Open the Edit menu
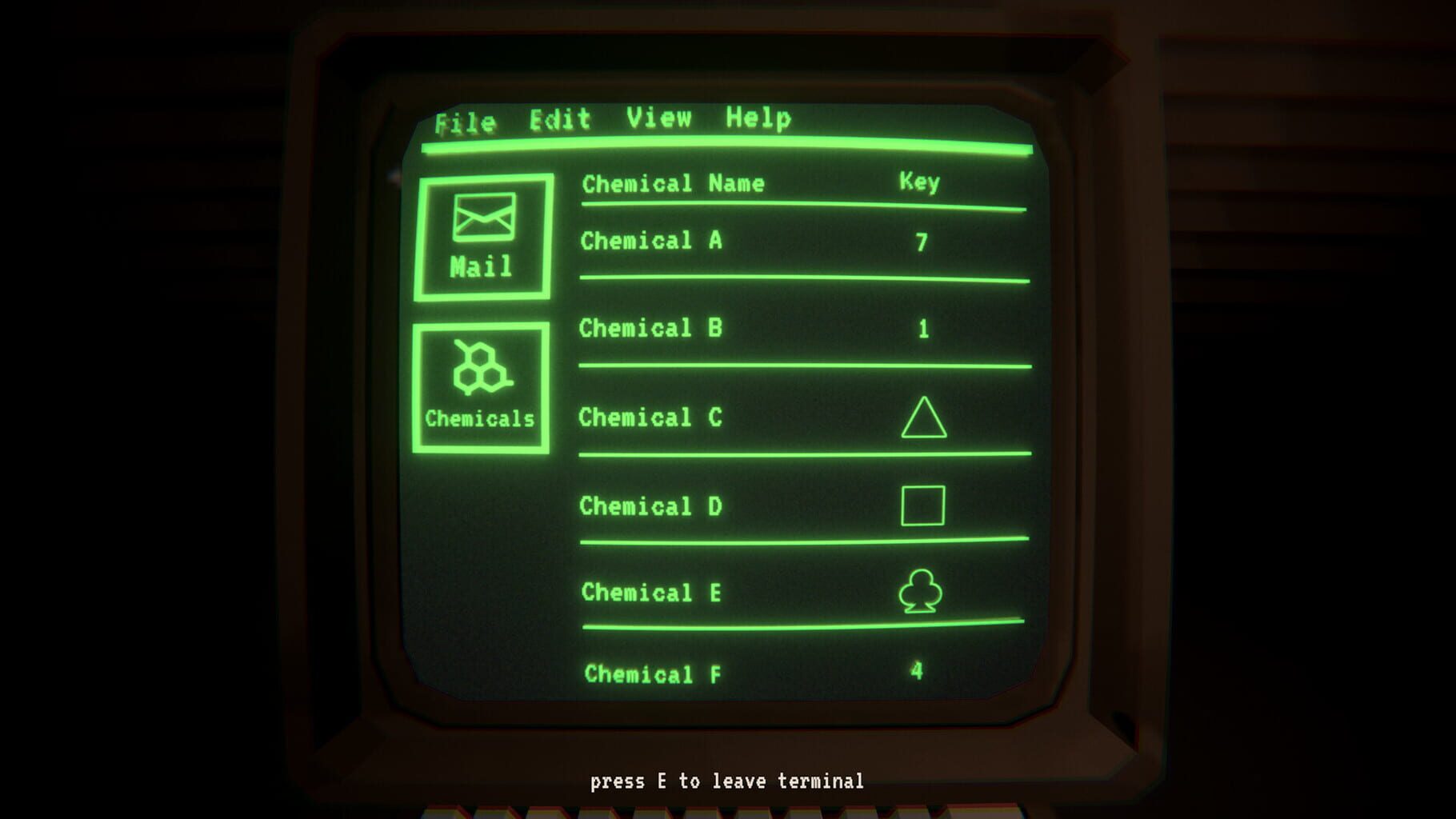The width and height of the screenshot is (1456, 819). (558, 119)
